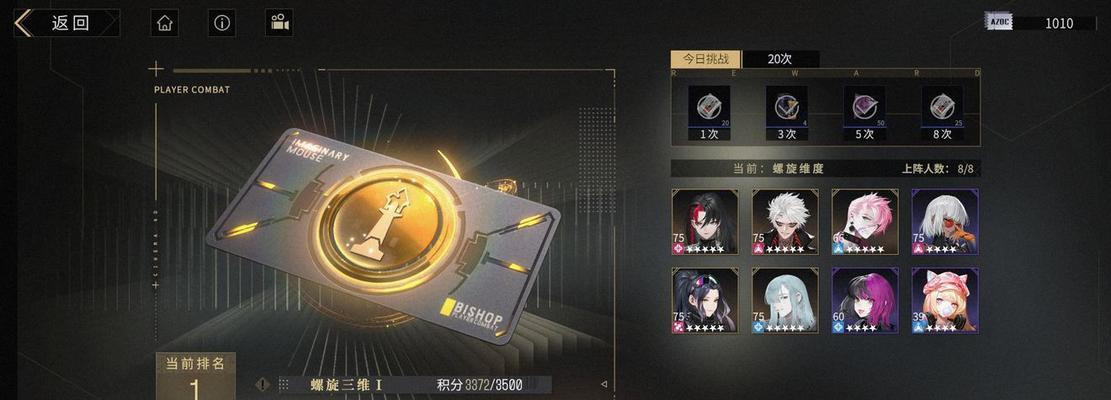Image resolution: width=1111 pixels, height=400 pixels.
Task: Select the 今日挑战 tab
Action: [x=705, y=59]
